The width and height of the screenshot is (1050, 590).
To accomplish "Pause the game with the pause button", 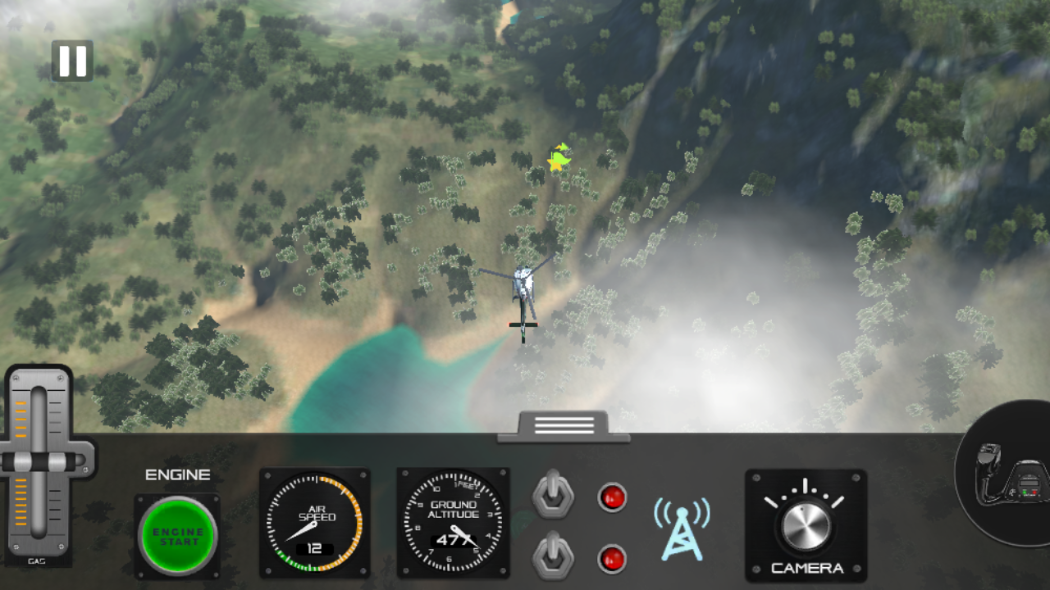I will point(72,61).
